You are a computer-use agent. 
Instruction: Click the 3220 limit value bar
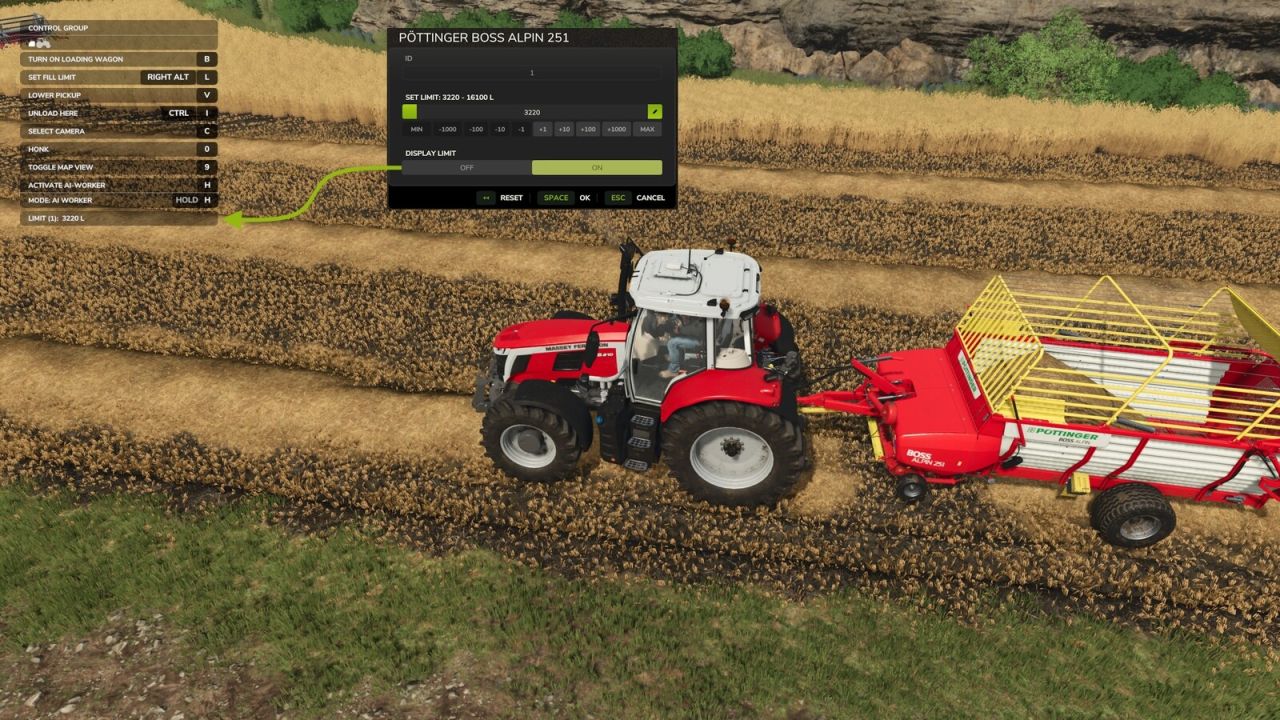tap(532, 112)
